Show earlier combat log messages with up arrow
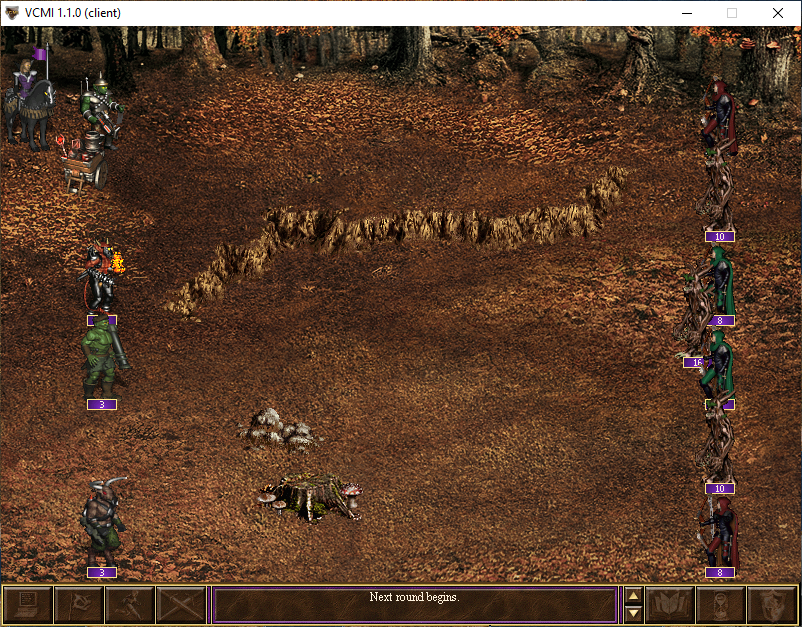802x627 pixels. pos(633,596)
